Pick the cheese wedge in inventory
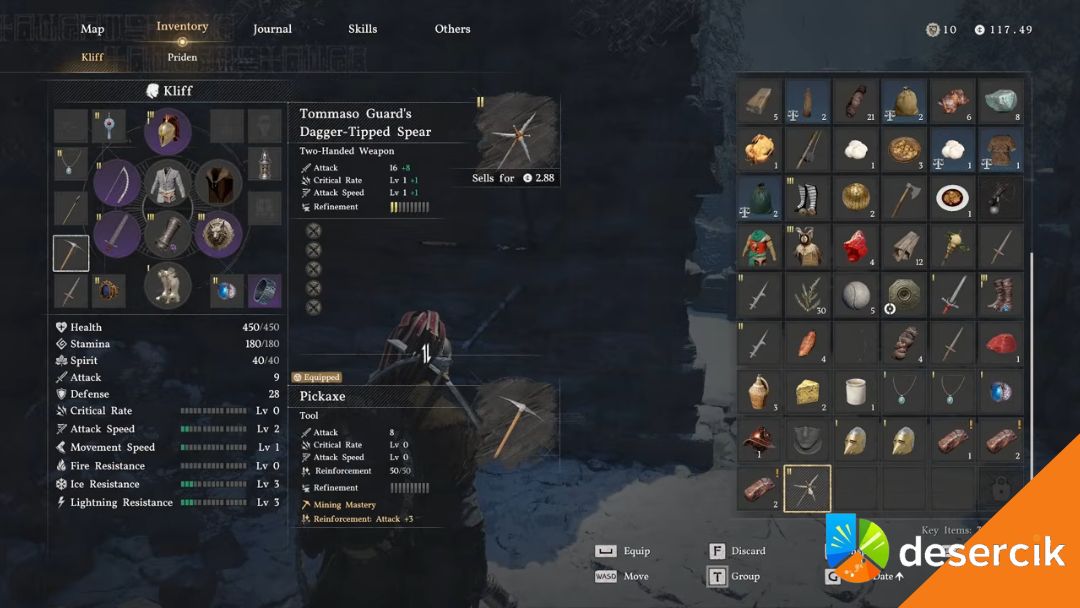Screen dimensions: 1080x608 (807, 393)
